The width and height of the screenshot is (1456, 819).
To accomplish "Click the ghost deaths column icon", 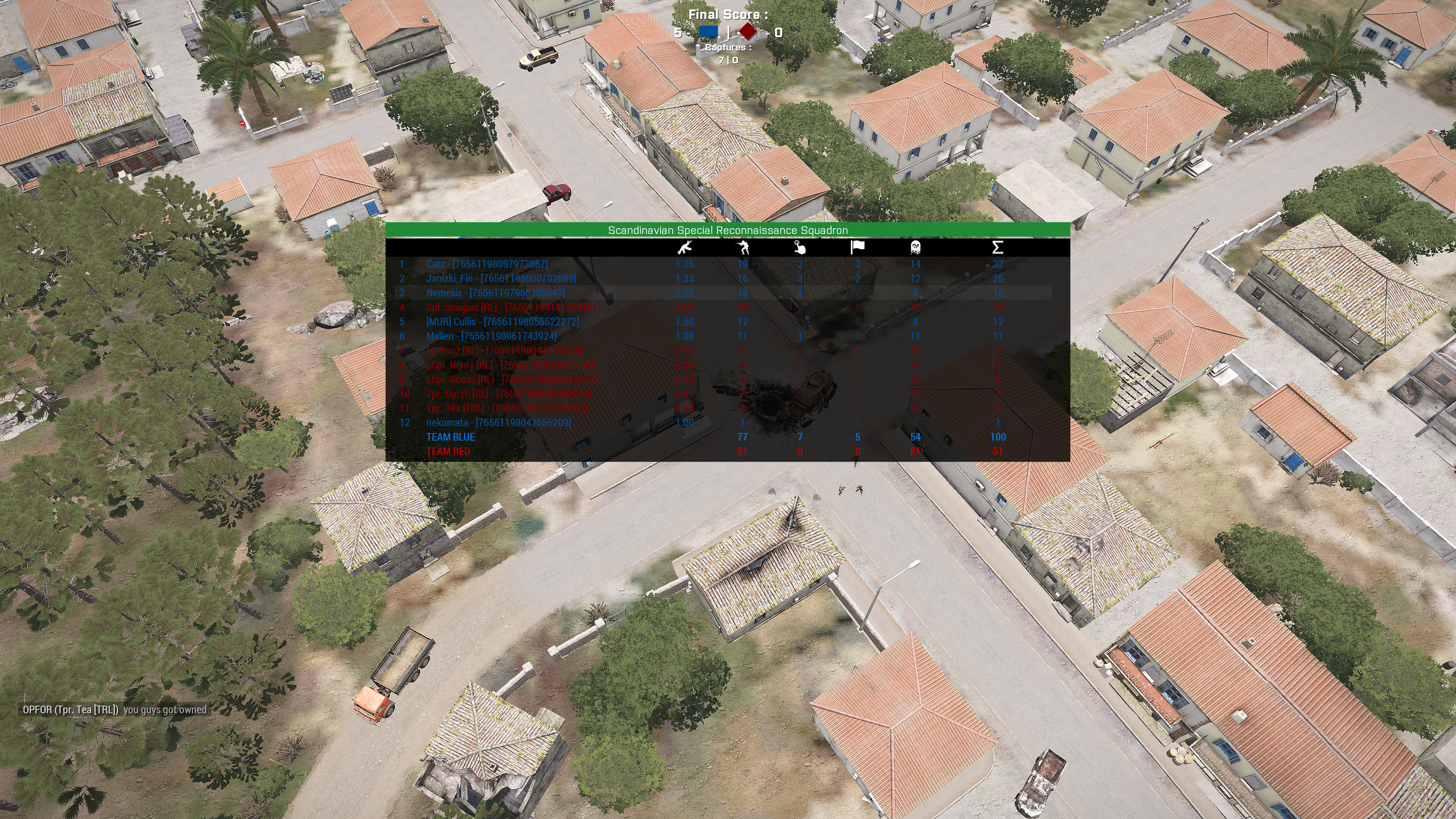I will click(x=915, y=247).
